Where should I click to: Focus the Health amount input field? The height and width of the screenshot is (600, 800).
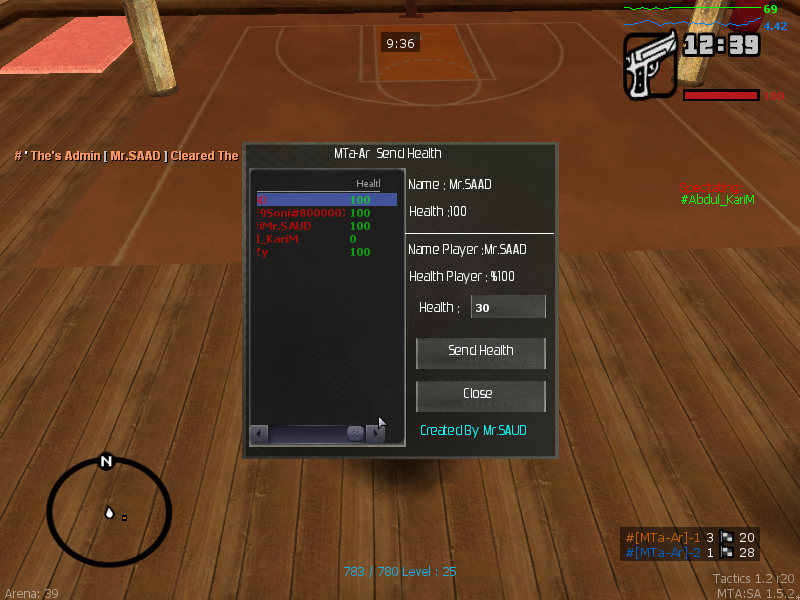point(508,308)
